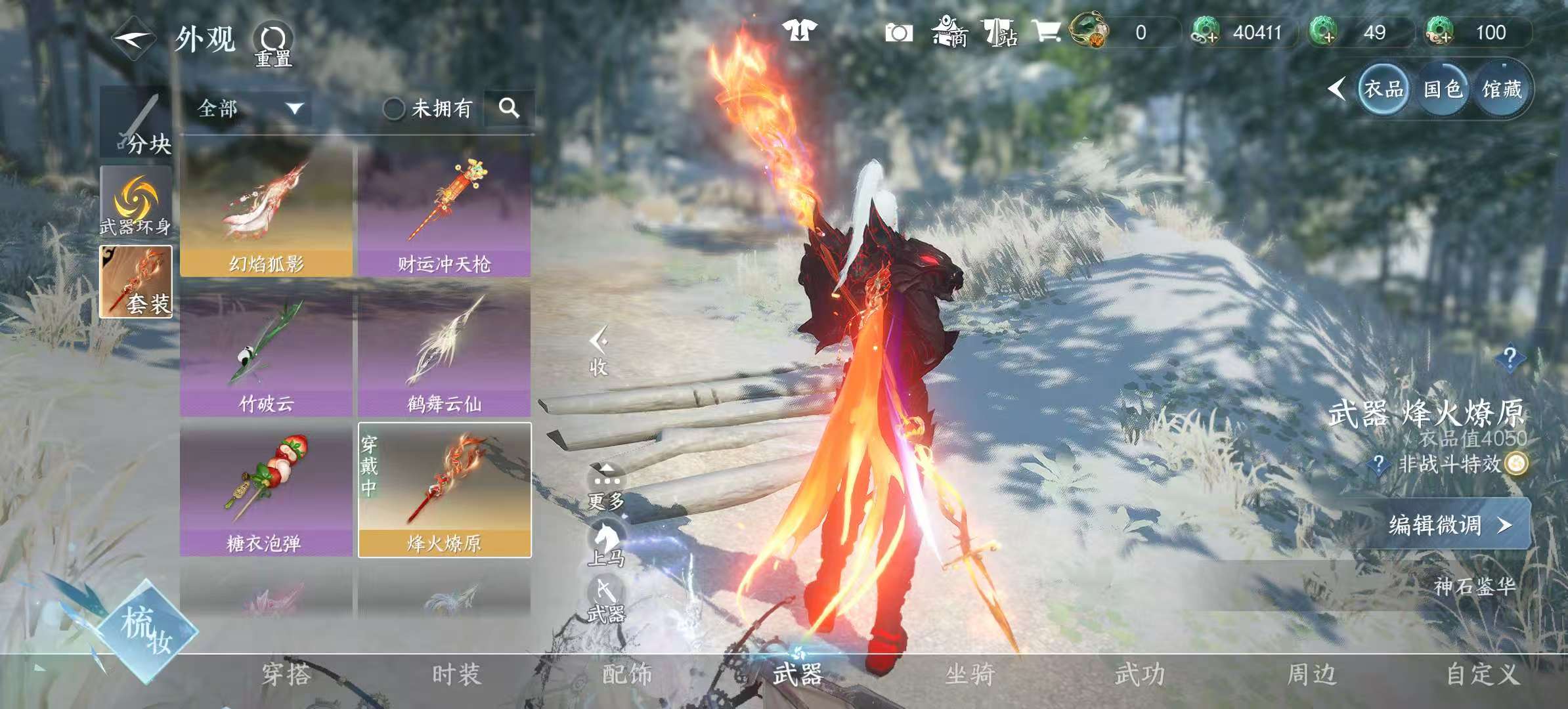Open the 馆藏 collection button
Screen dimensions: 1568x709
click(1502, 89)
